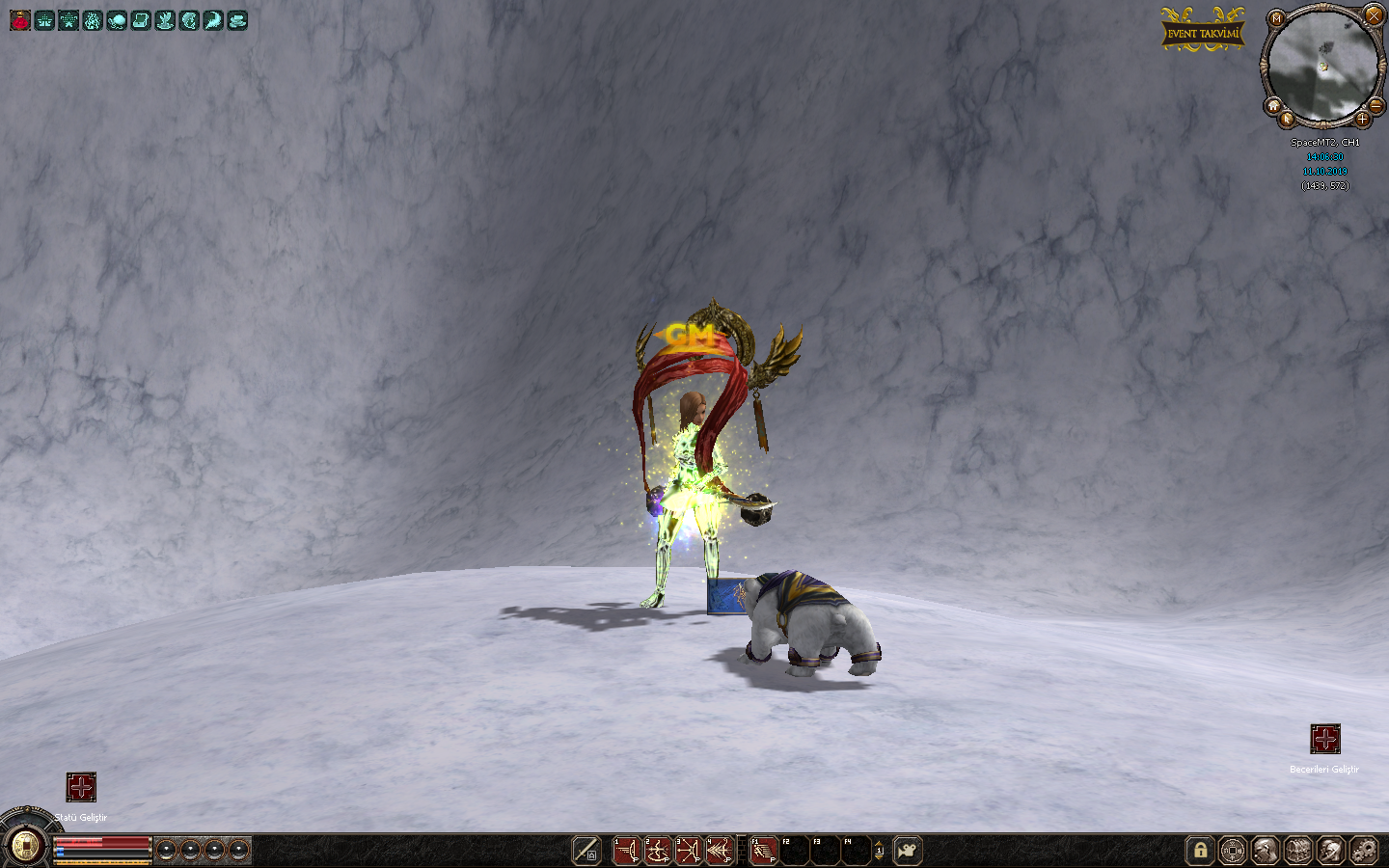Toggle the camera mode button
The image size is (1389, 868).
[908, 851]
